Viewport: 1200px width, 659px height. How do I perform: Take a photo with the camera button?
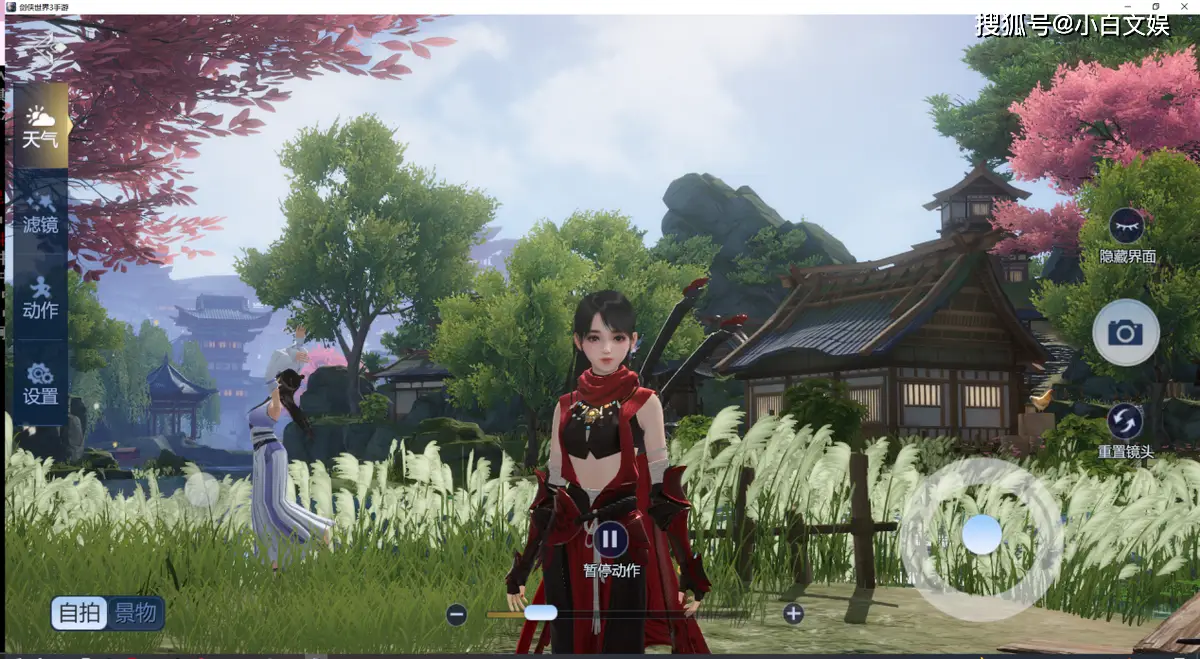[1126, 332]
